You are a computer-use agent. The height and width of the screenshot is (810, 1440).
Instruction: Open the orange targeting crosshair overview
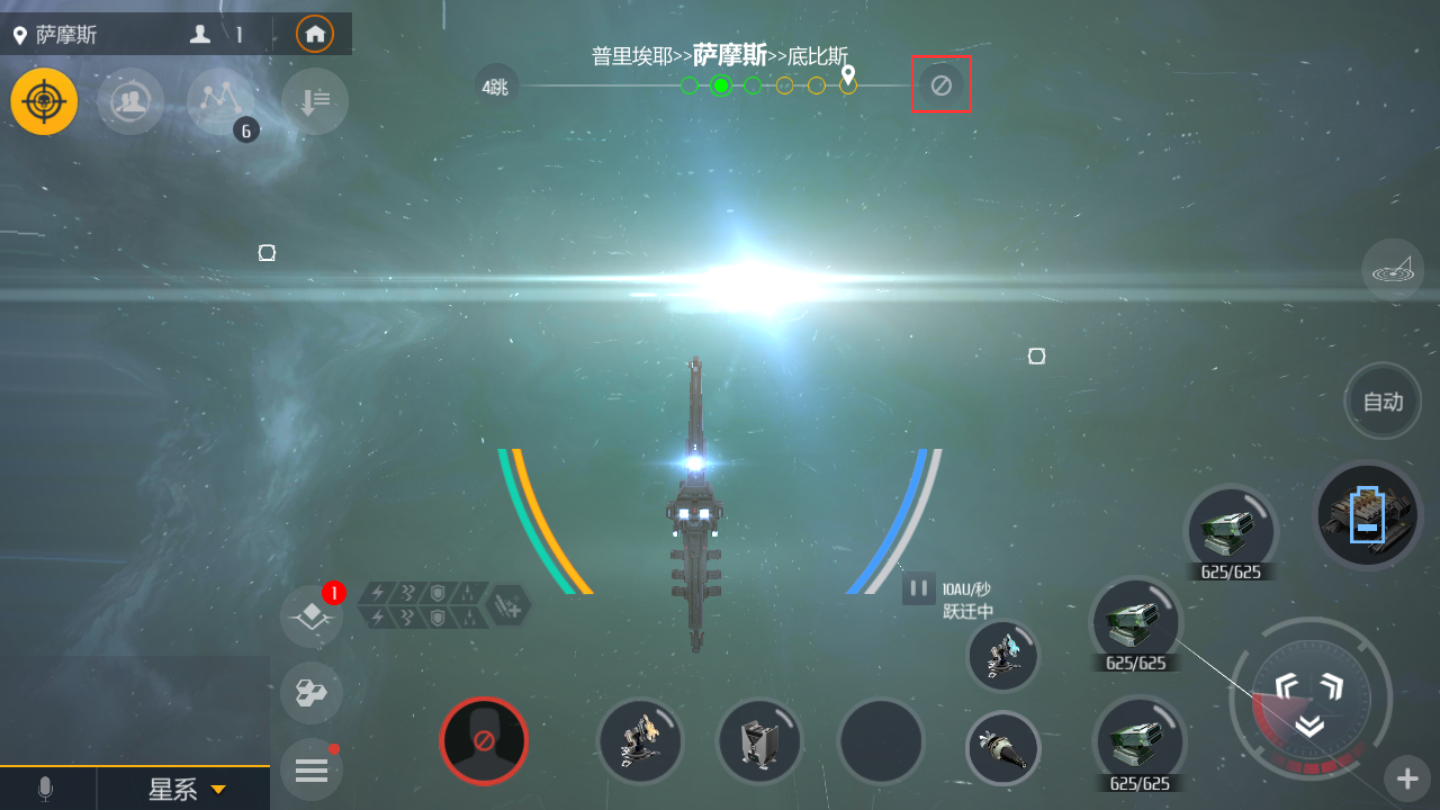point(44,101)
